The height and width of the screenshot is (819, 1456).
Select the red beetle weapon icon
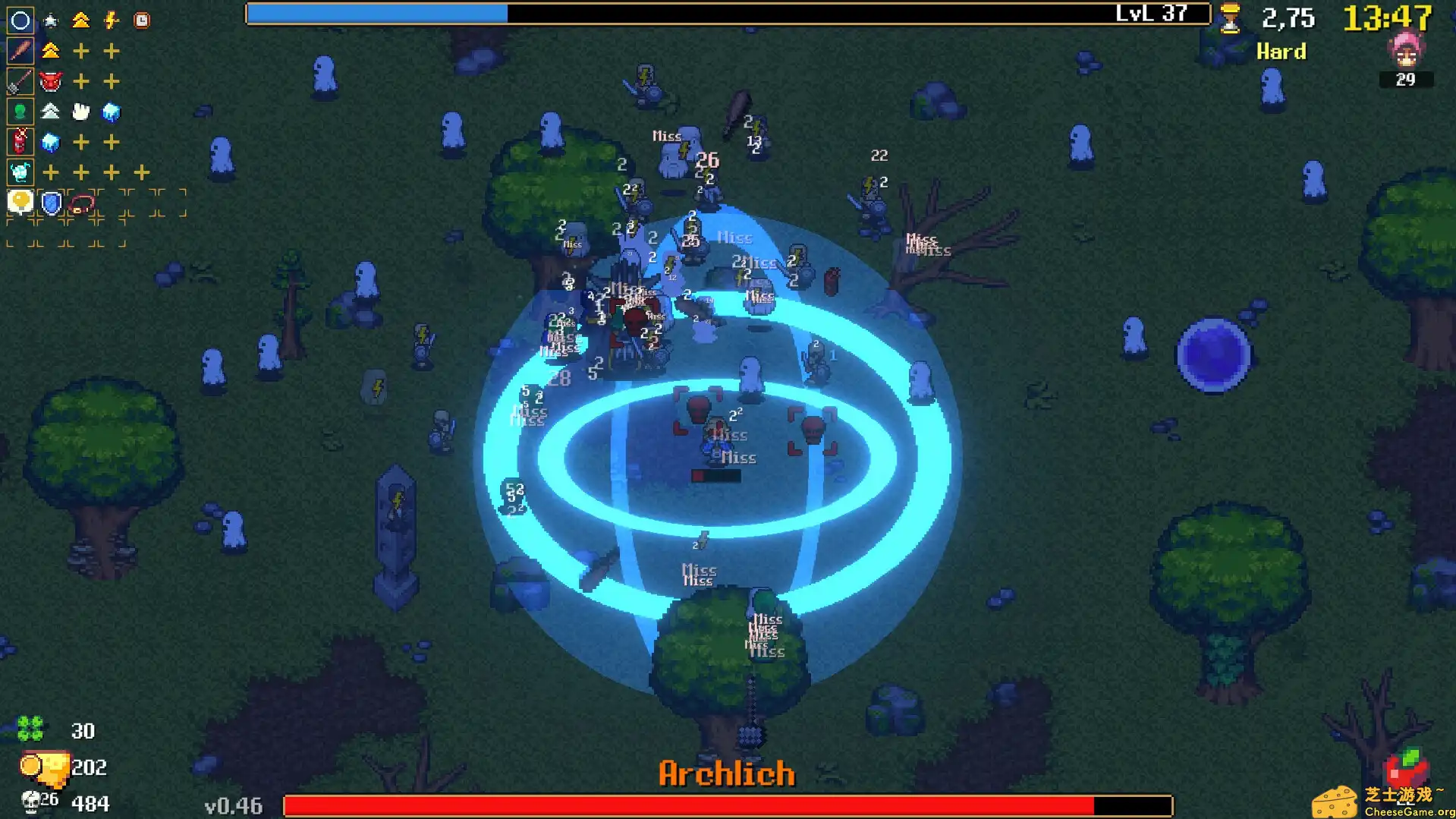(20, 142)
